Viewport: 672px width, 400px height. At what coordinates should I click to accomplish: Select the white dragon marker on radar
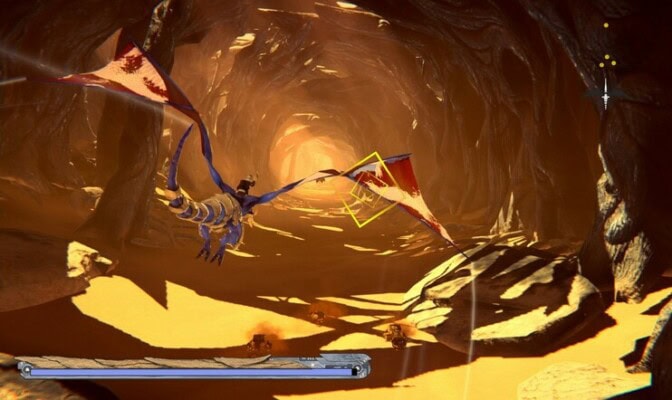605,95
